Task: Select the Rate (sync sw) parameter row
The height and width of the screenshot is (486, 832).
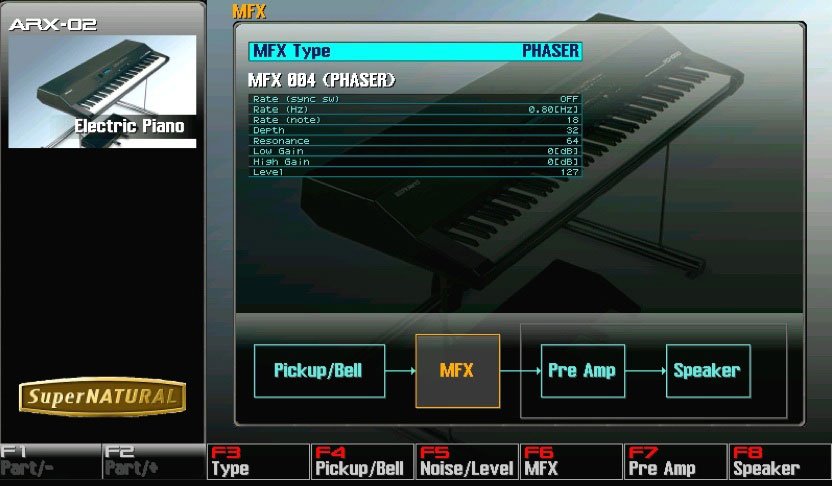Action: [414, 98]
